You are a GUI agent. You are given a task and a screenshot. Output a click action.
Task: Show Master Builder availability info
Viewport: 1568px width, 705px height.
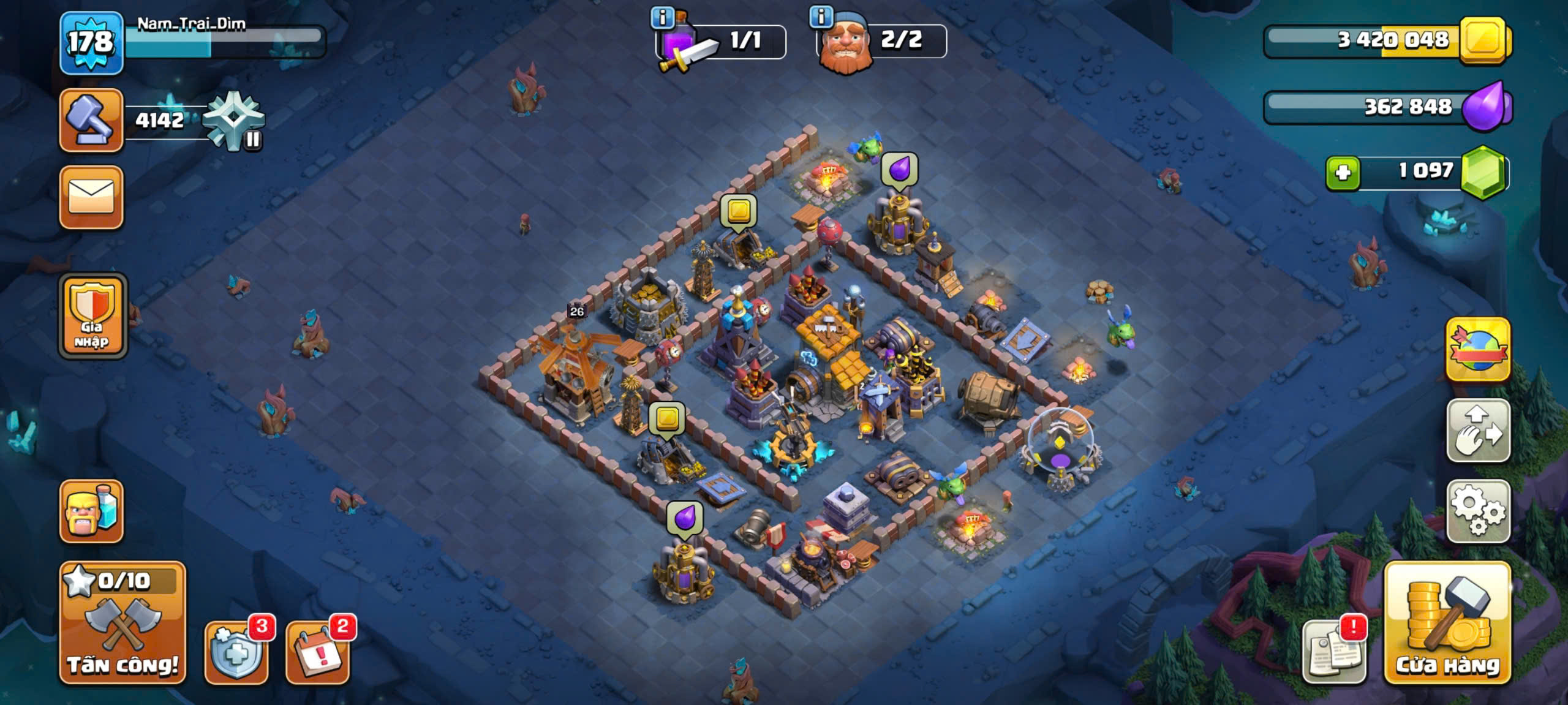(821, 17)
